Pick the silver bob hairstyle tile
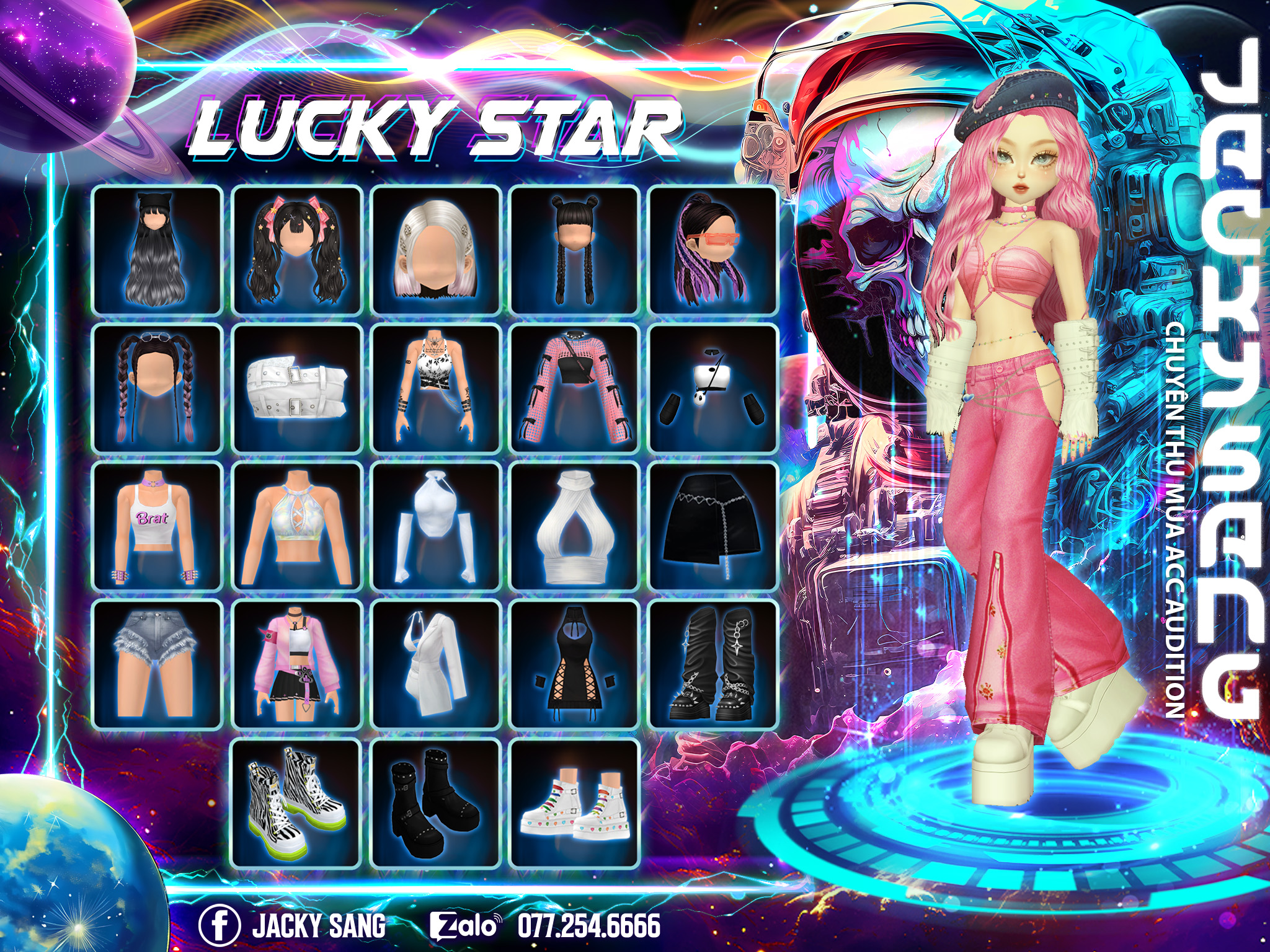Viewport: 1270px width, 952px height. point(435,250)
